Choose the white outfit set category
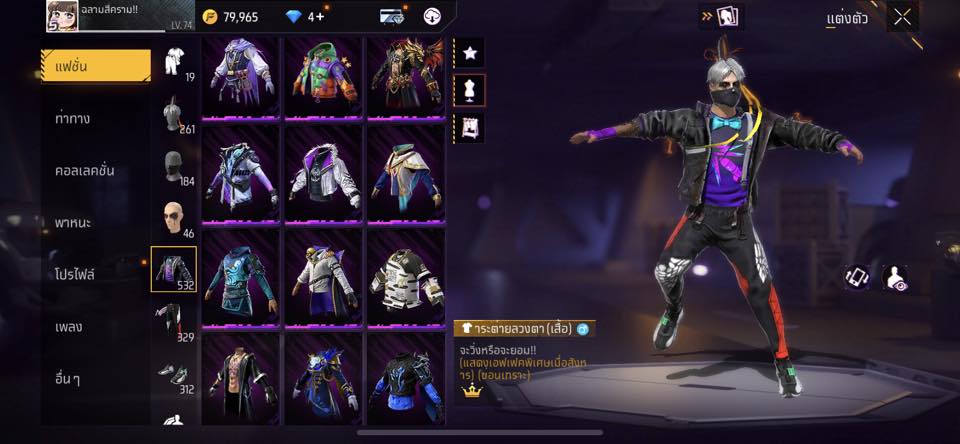Viewport: 960px width, 444px height. [x=174, y=60]
